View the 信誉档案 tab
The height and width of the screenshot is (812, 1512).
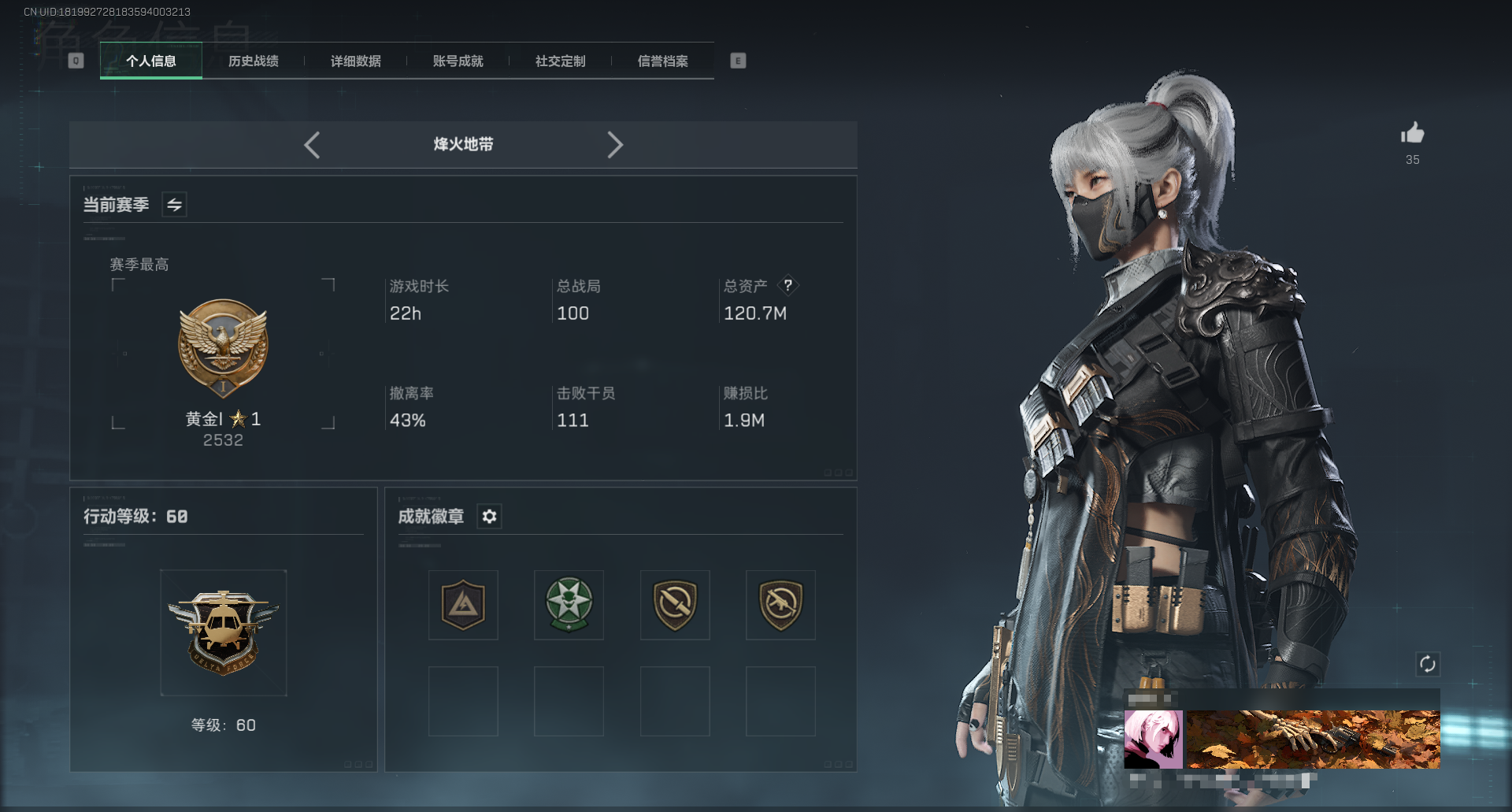[663, 61]
